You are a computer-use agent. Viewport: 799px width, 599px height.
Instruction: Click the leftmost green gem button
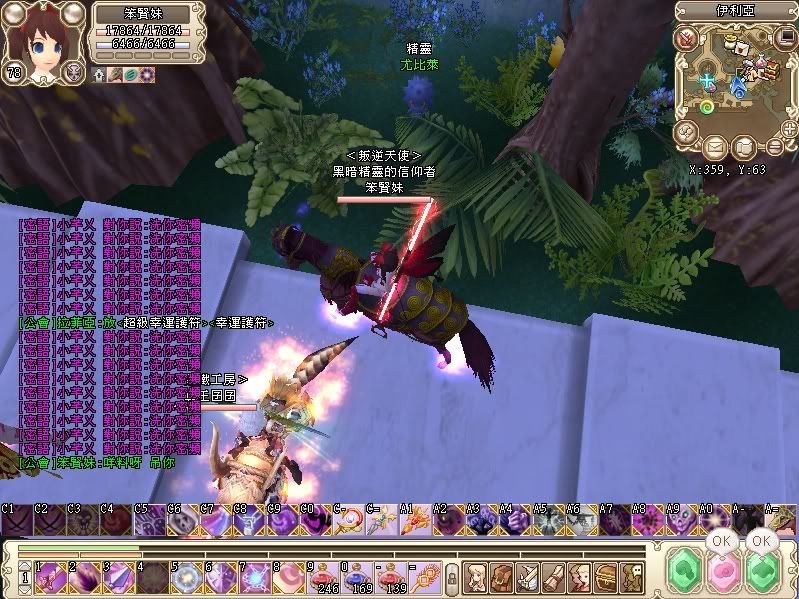(685, 573)
